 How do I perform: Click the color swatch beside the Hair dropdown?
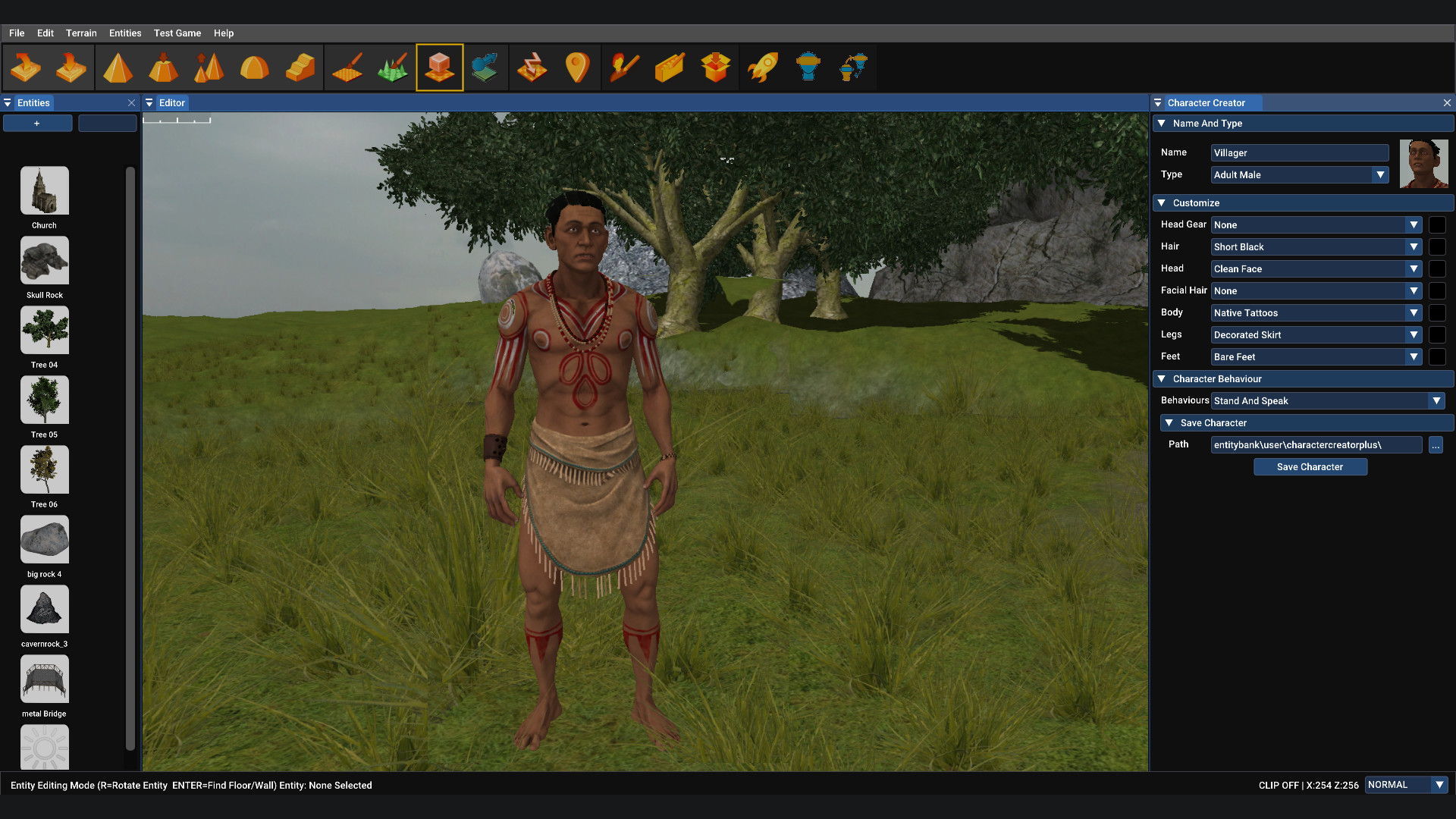click(1439, 247)
